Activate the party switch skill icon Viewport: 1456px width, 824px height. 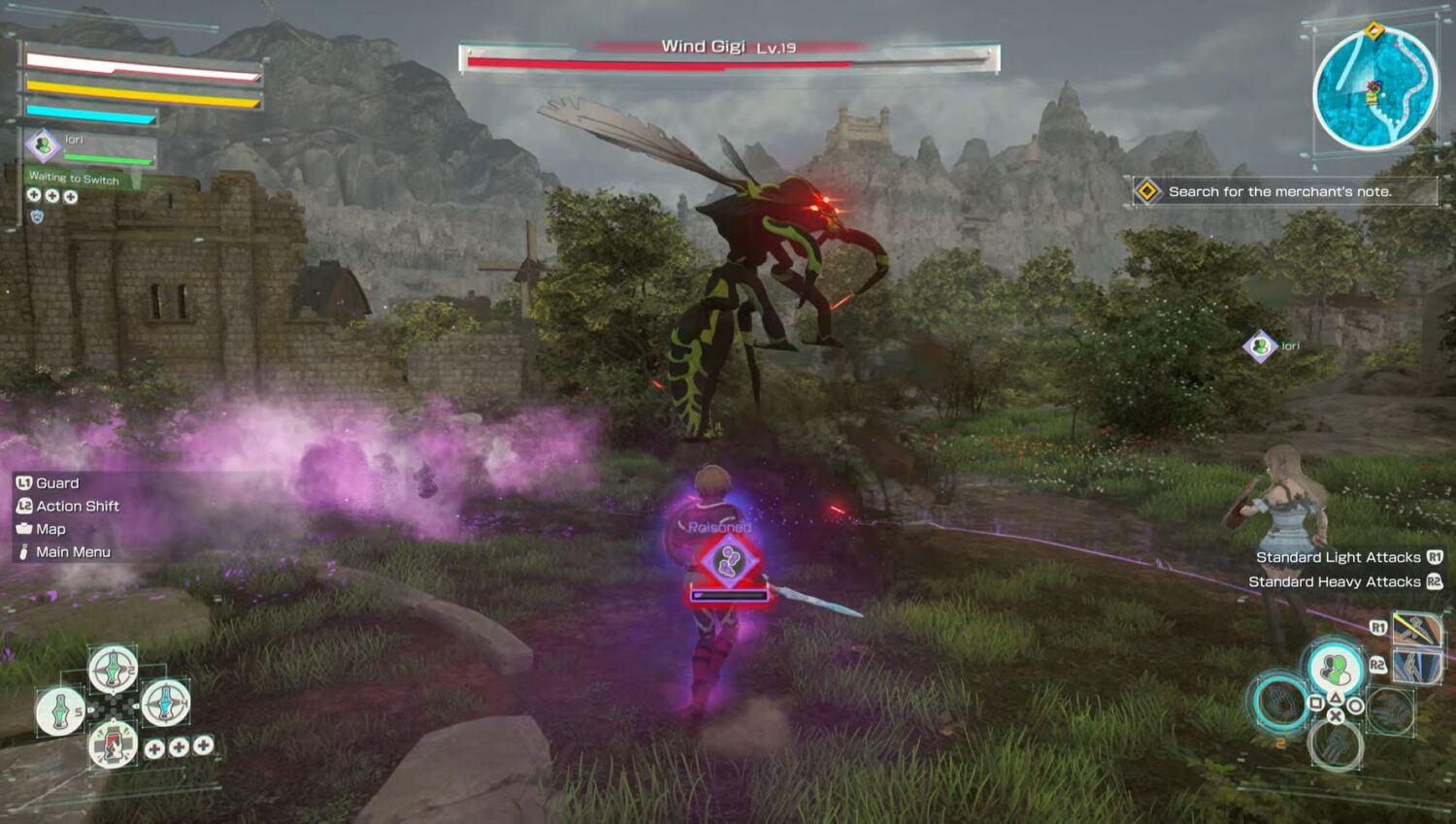click(1335, 669)
